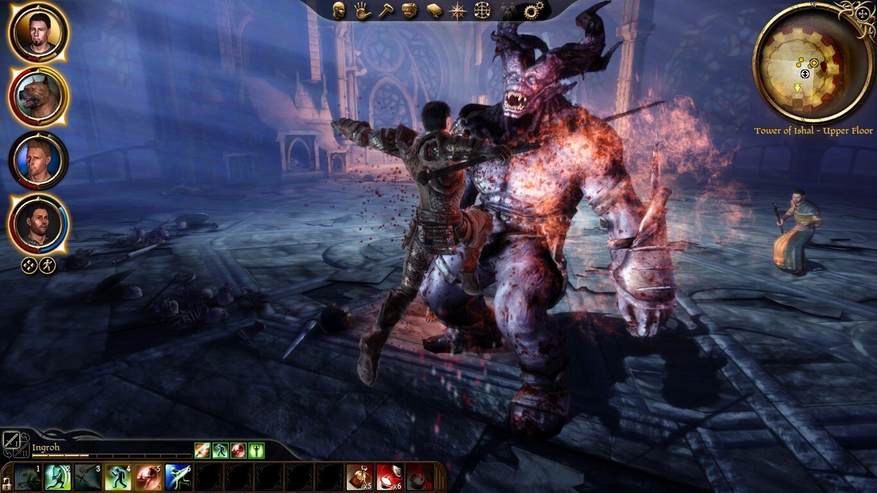877x493 pixels.
Task: Toggle the running figure party button
Action: pos(46,265)
